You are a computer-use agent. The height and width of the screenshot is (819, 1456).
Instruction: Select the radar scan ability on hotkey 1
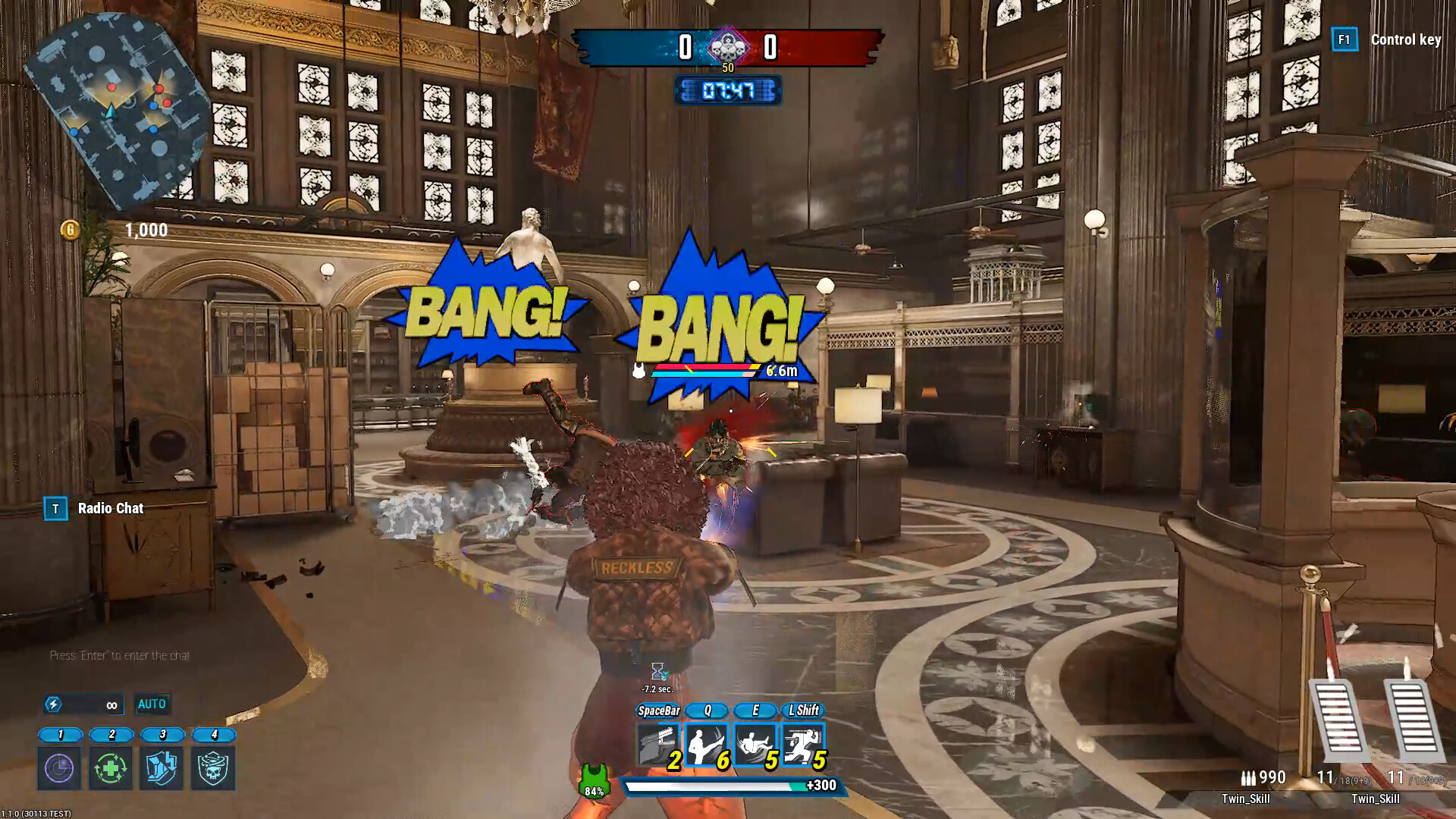pyautogui.click(x=58, y=767)
